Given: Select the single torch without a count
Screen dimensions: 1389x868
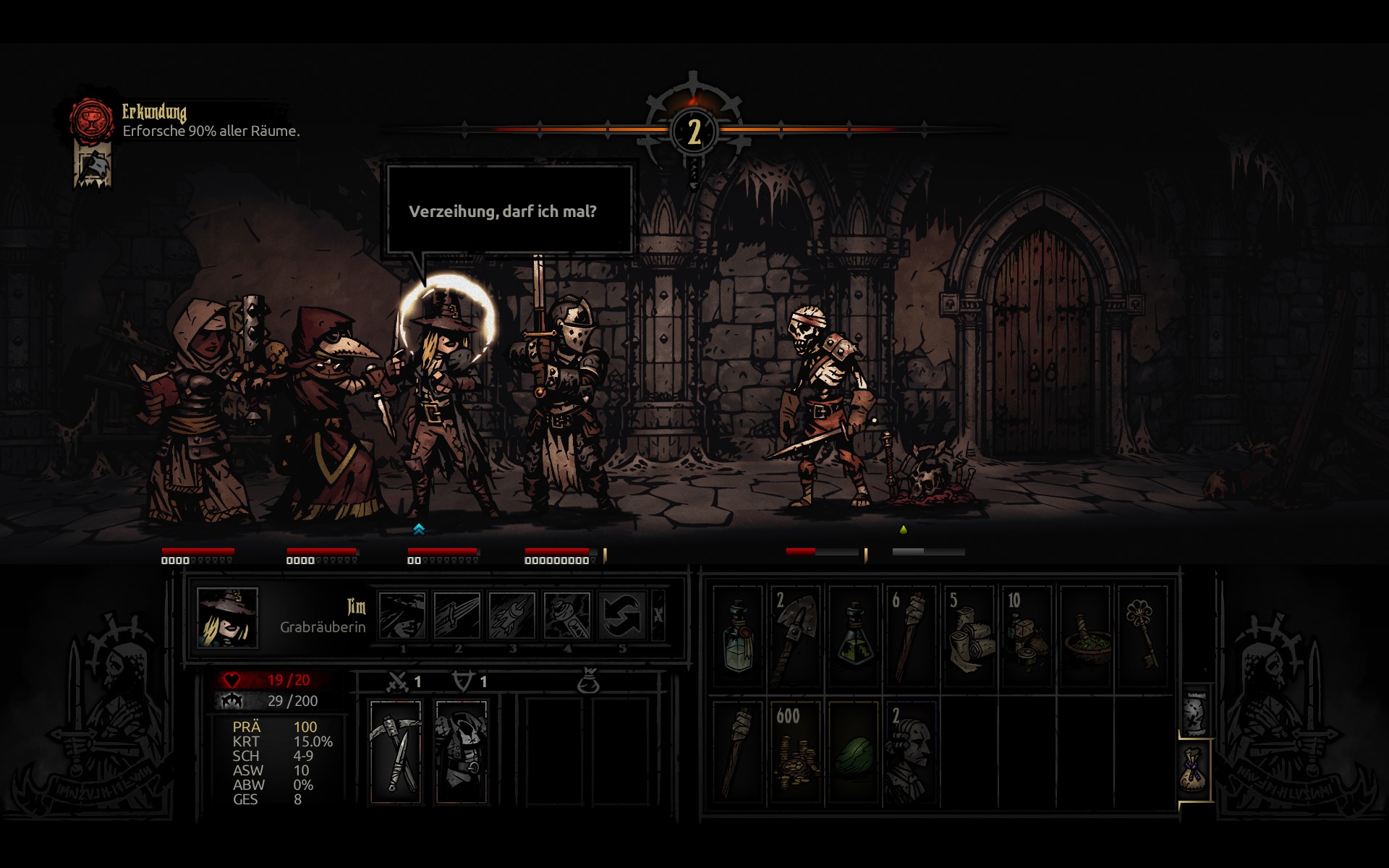Looking at the screenshot, I should coord(738,752).
